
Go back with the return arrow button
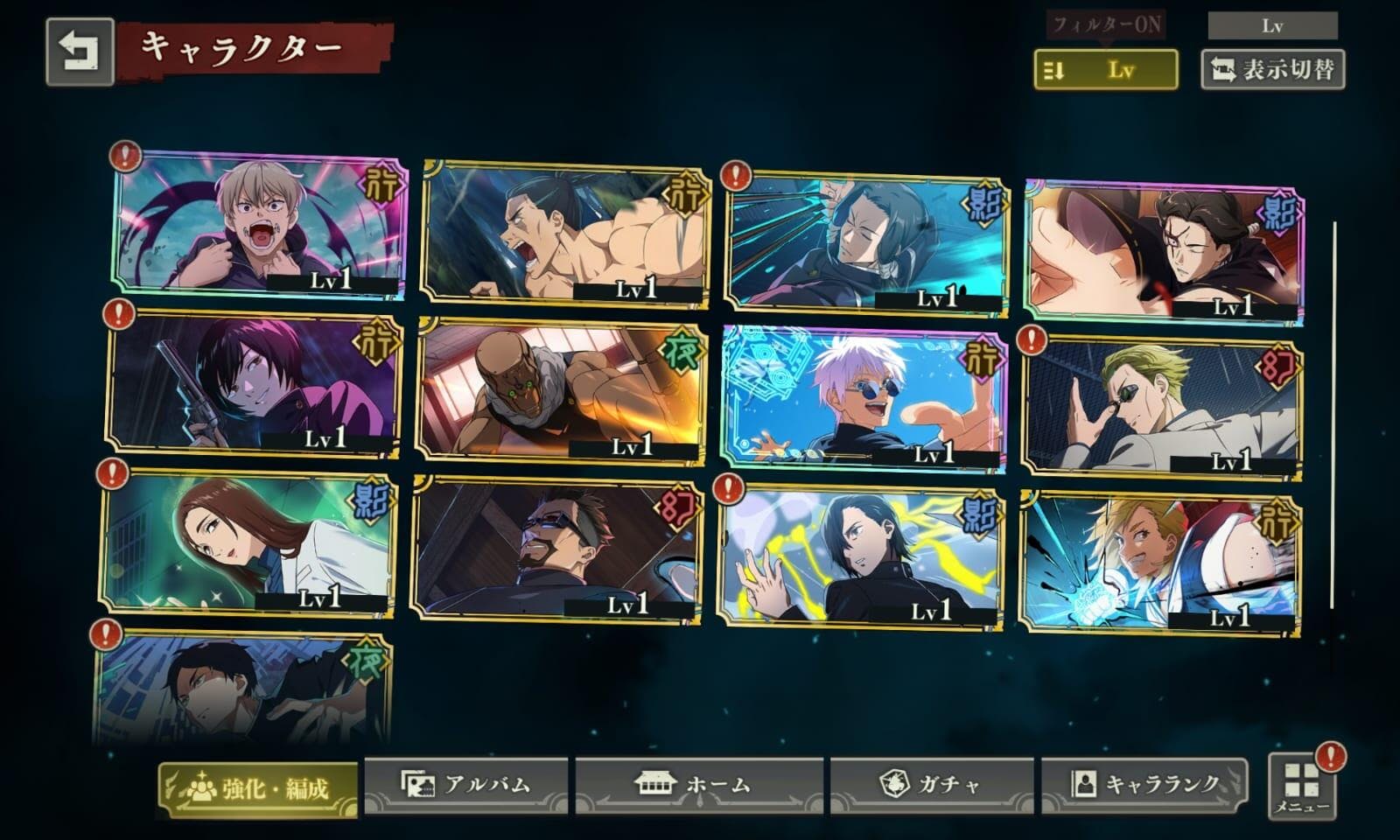(80, 52)
